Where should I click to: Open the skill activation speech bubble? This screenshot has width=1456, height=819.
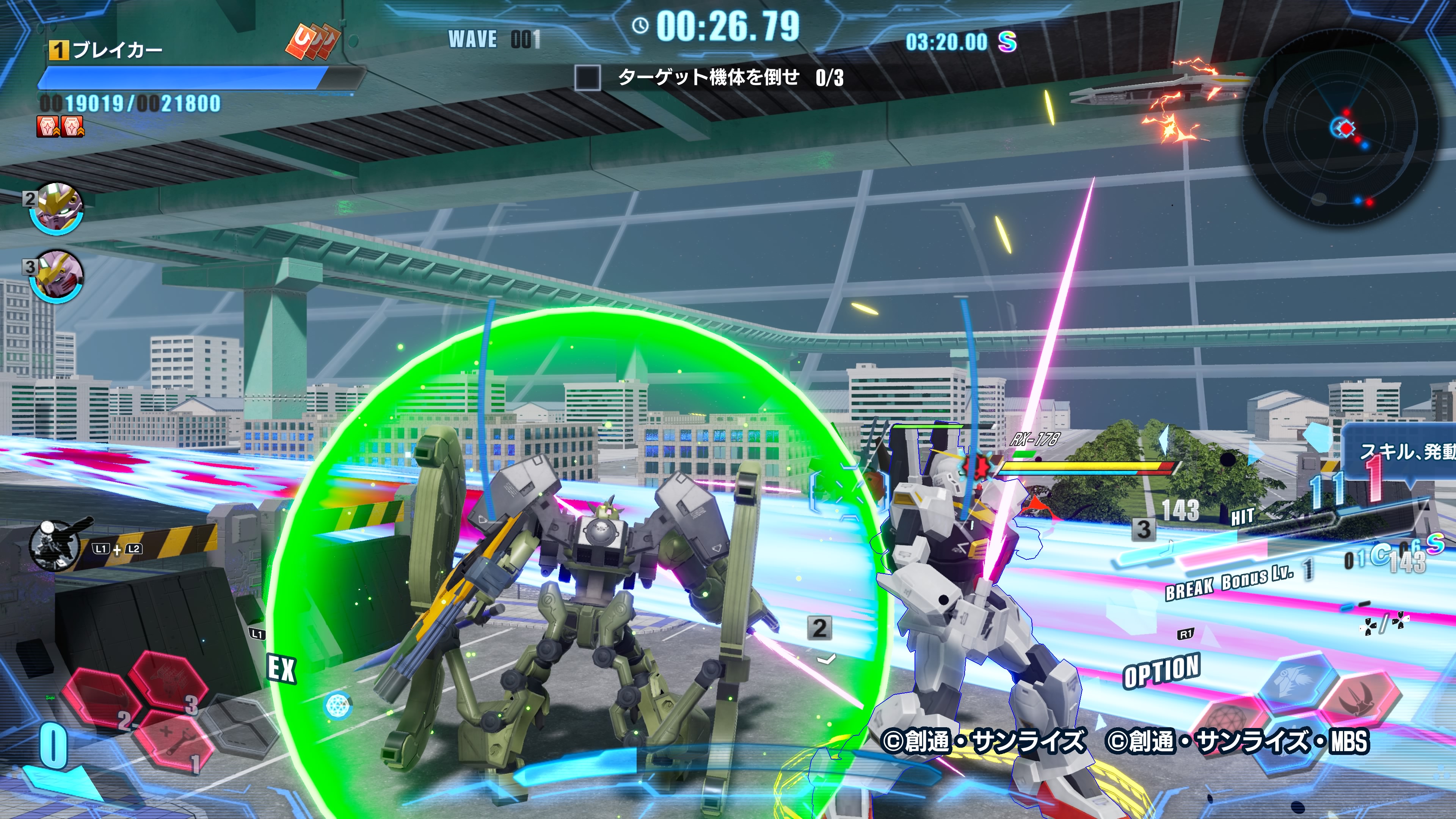1402,452
